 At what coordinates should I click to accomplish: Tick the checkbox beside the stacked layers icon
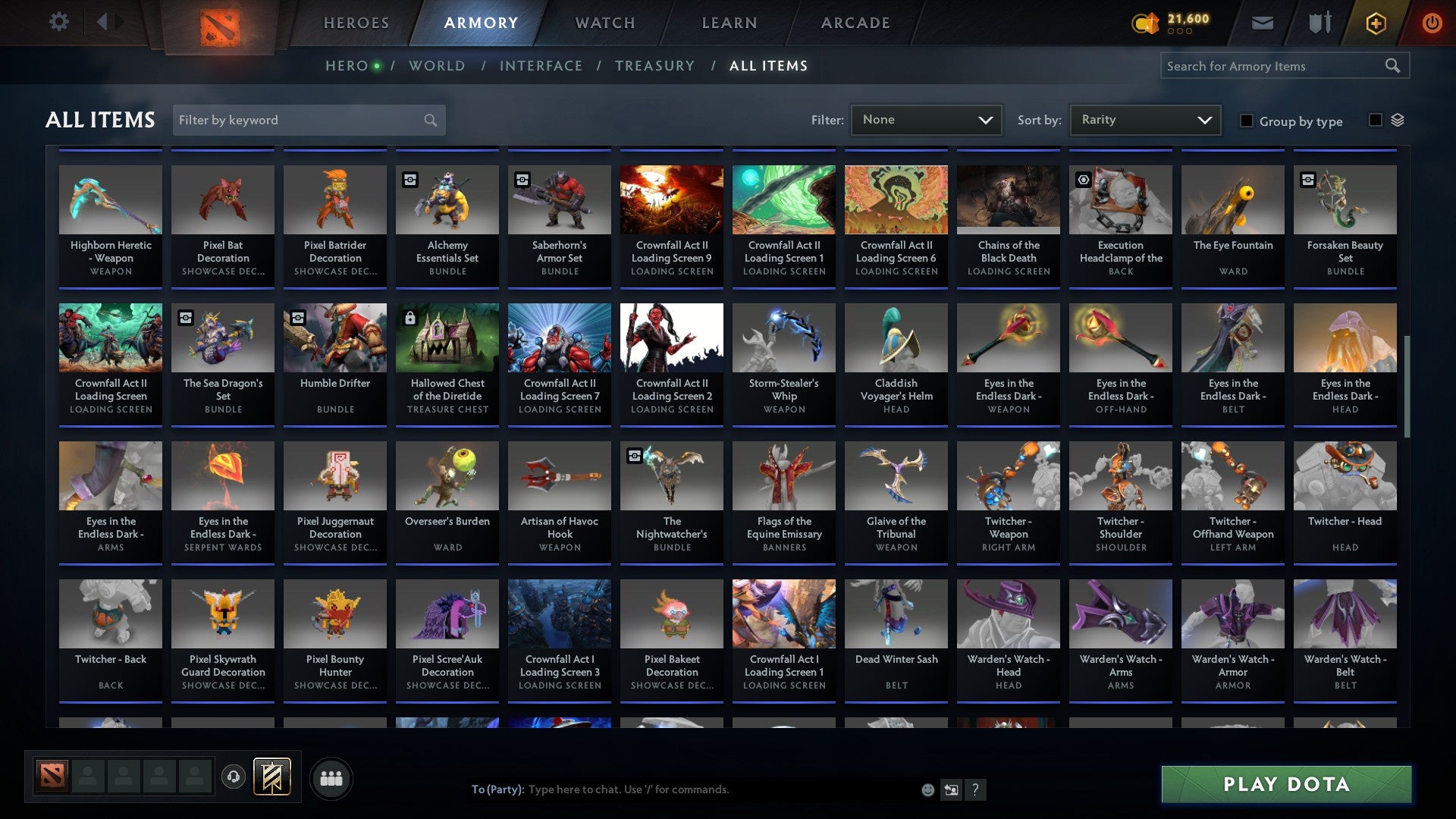pyautogui.click(x=1374, y=121)
